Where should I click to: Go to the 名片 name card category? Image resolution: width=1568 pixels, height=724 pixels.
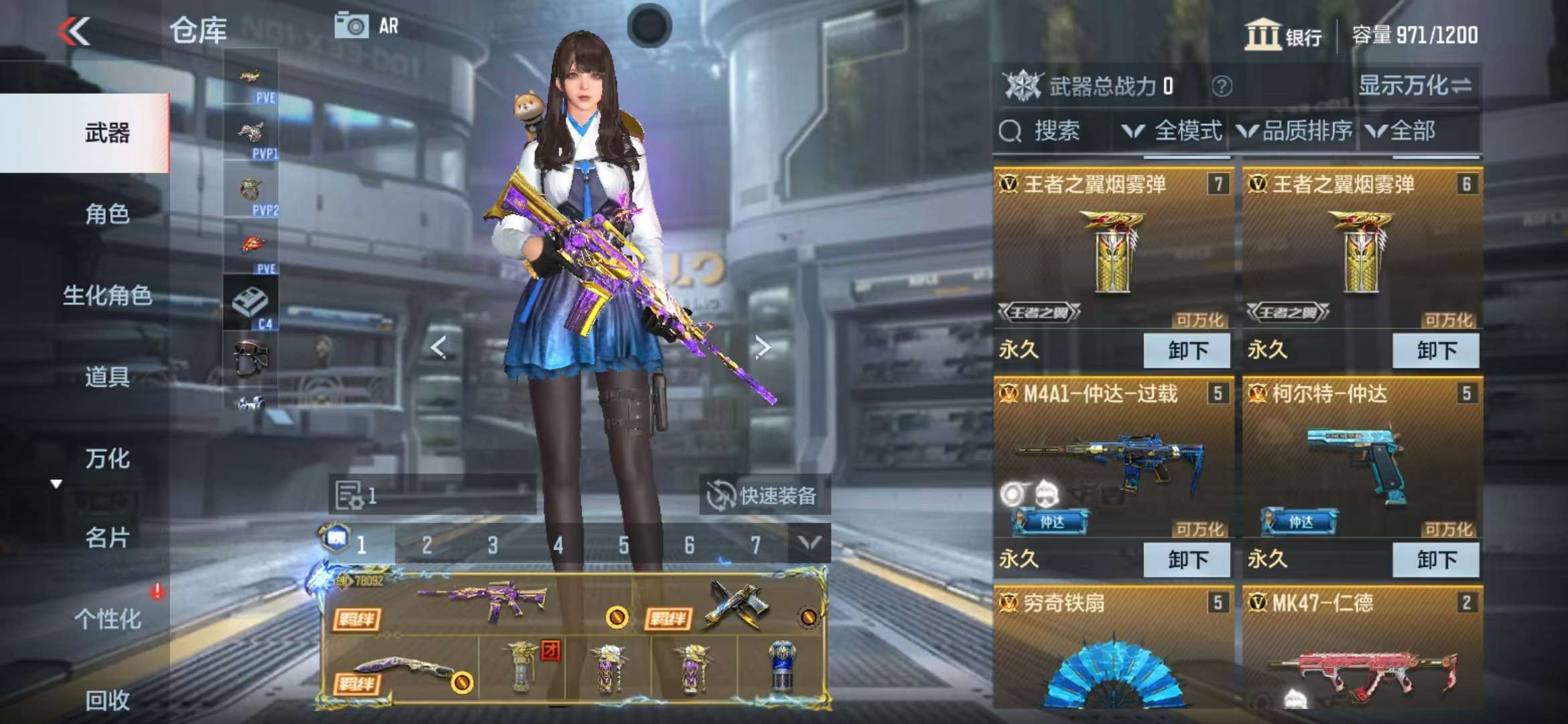click(x=107, y=538)
